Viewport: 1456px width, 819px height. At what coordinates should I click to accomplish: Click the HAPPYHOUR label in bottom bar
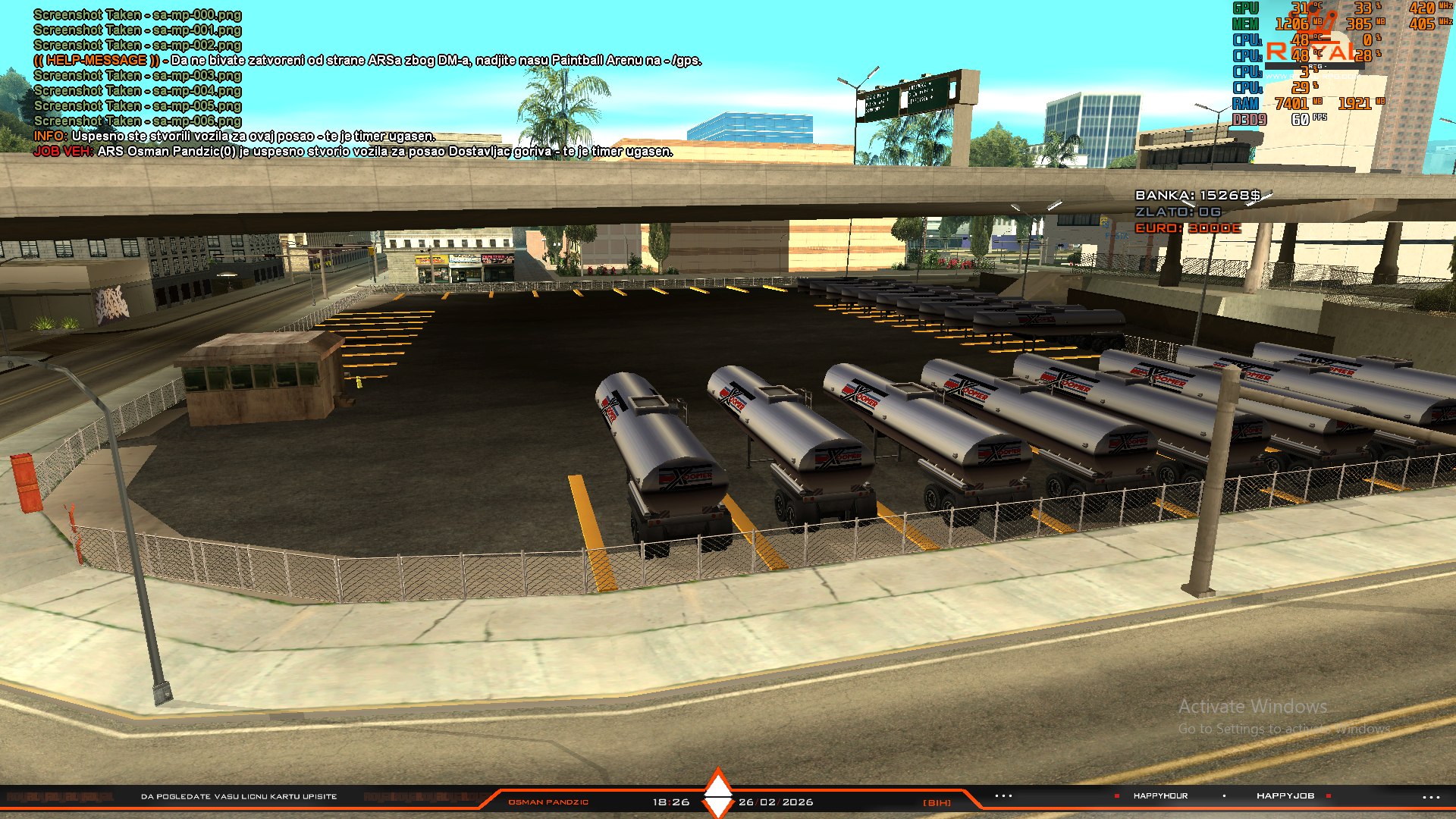coord(1160,795)
